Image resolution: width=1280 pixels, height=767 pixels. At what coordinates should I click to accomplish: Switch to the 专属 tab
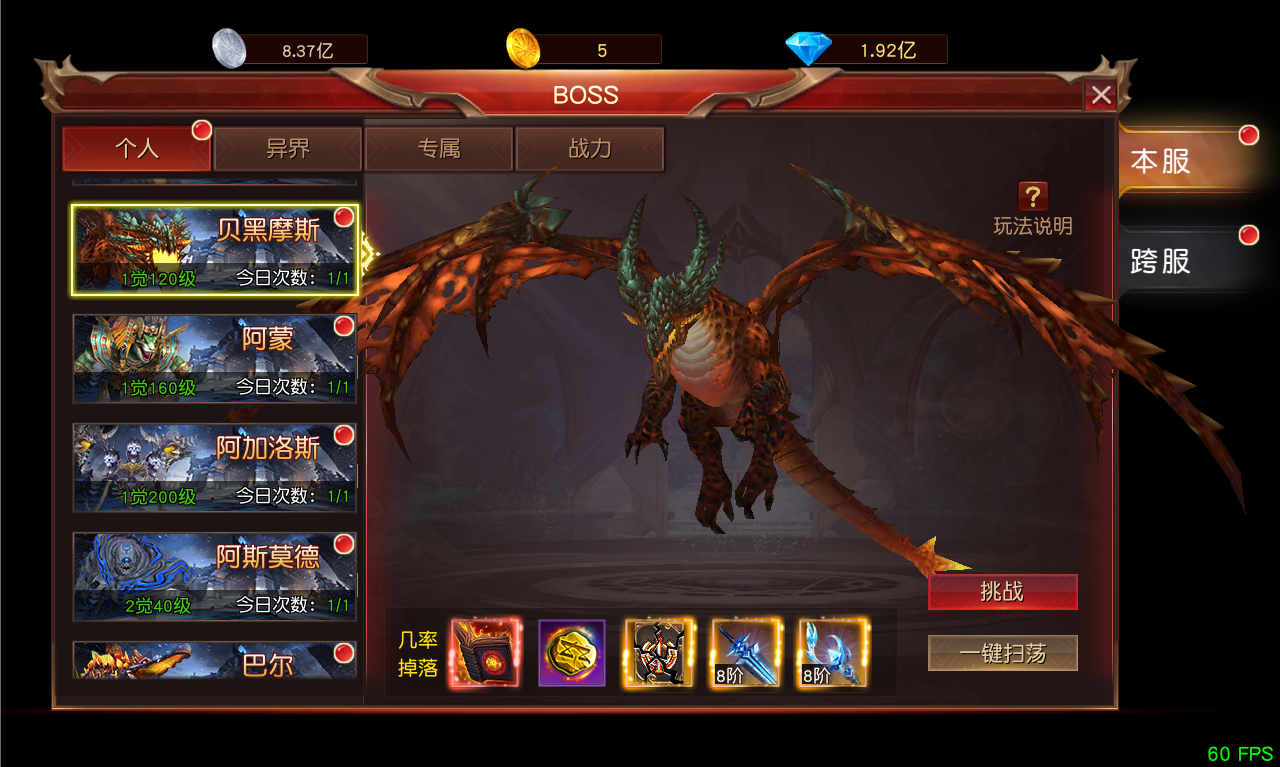point(438,148)
